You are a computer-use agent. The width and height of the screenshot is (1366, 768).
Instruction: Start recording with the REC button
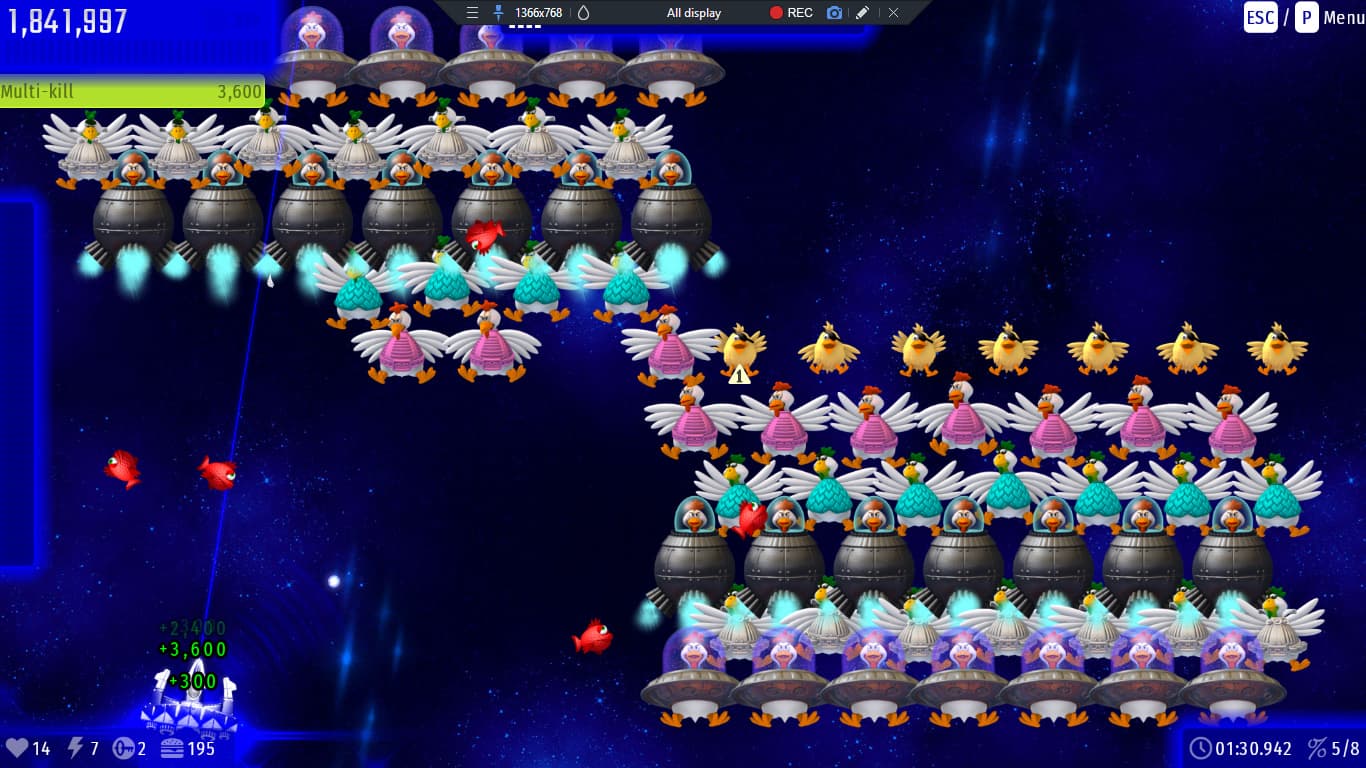click(790, 13)
